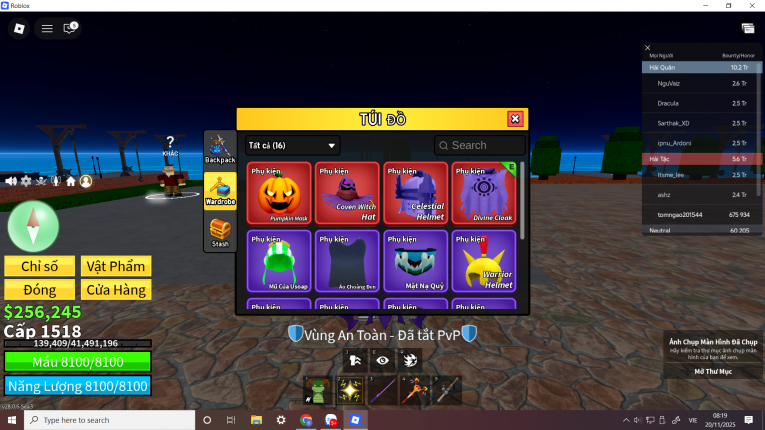The width and height of the screenshot is (765, 430).
Task: Pick the Warrior Helmet accessory
Action: click(x=484, y=260)
